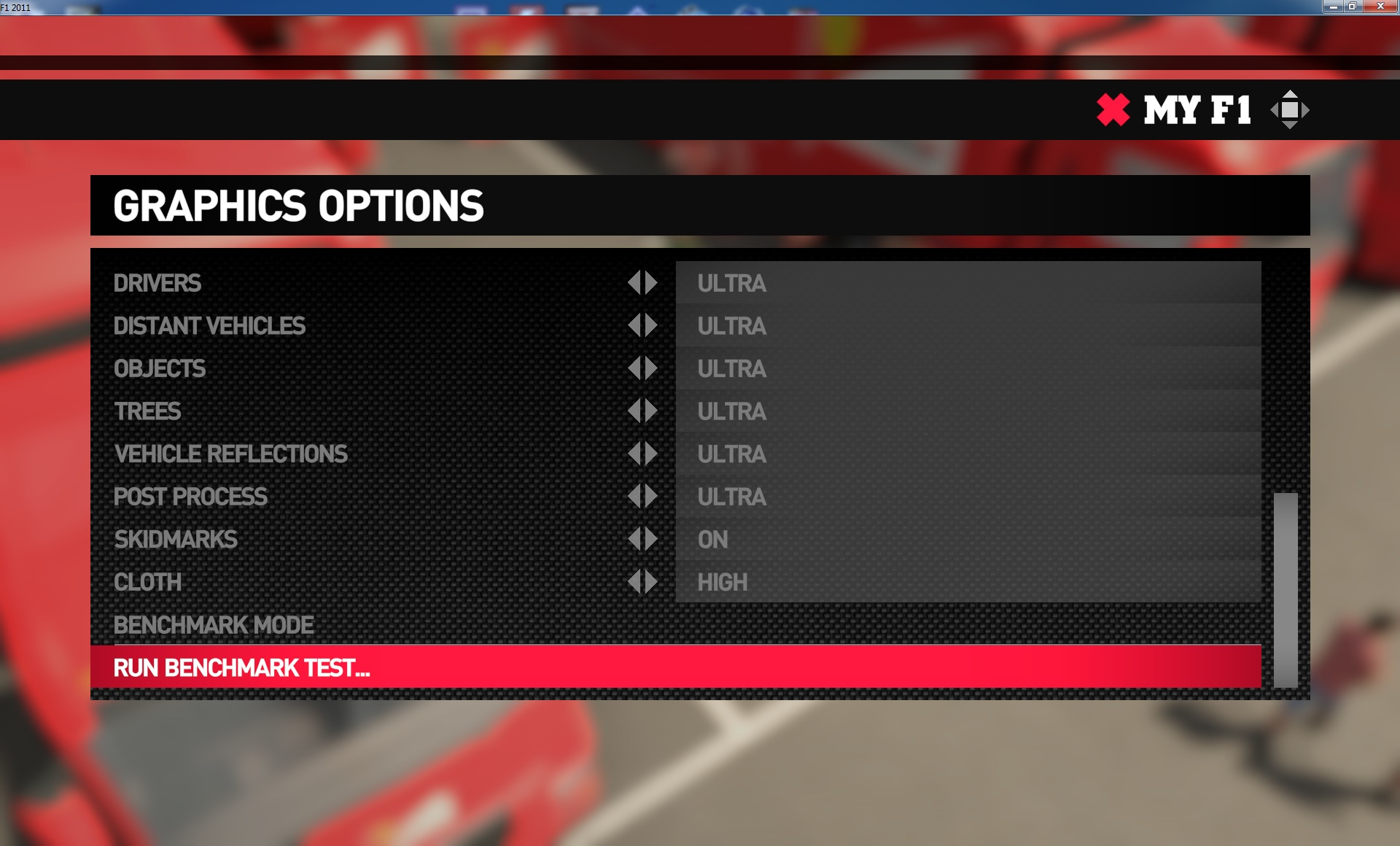
Task: Lower Post Process with left arrow
Action: pyautogui.click(x=634, y=497)
